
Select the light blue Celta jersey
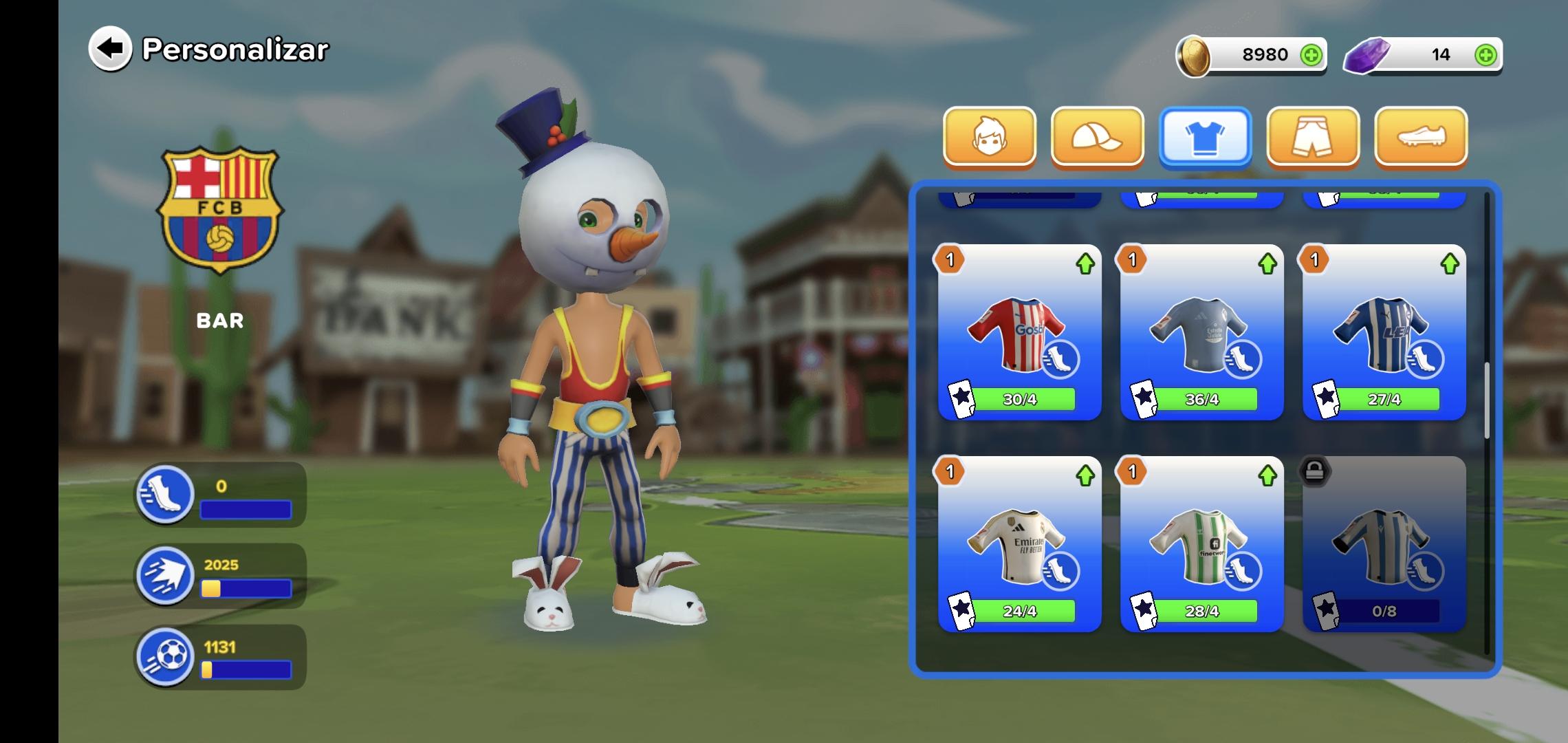click(x=1201, y=332)
